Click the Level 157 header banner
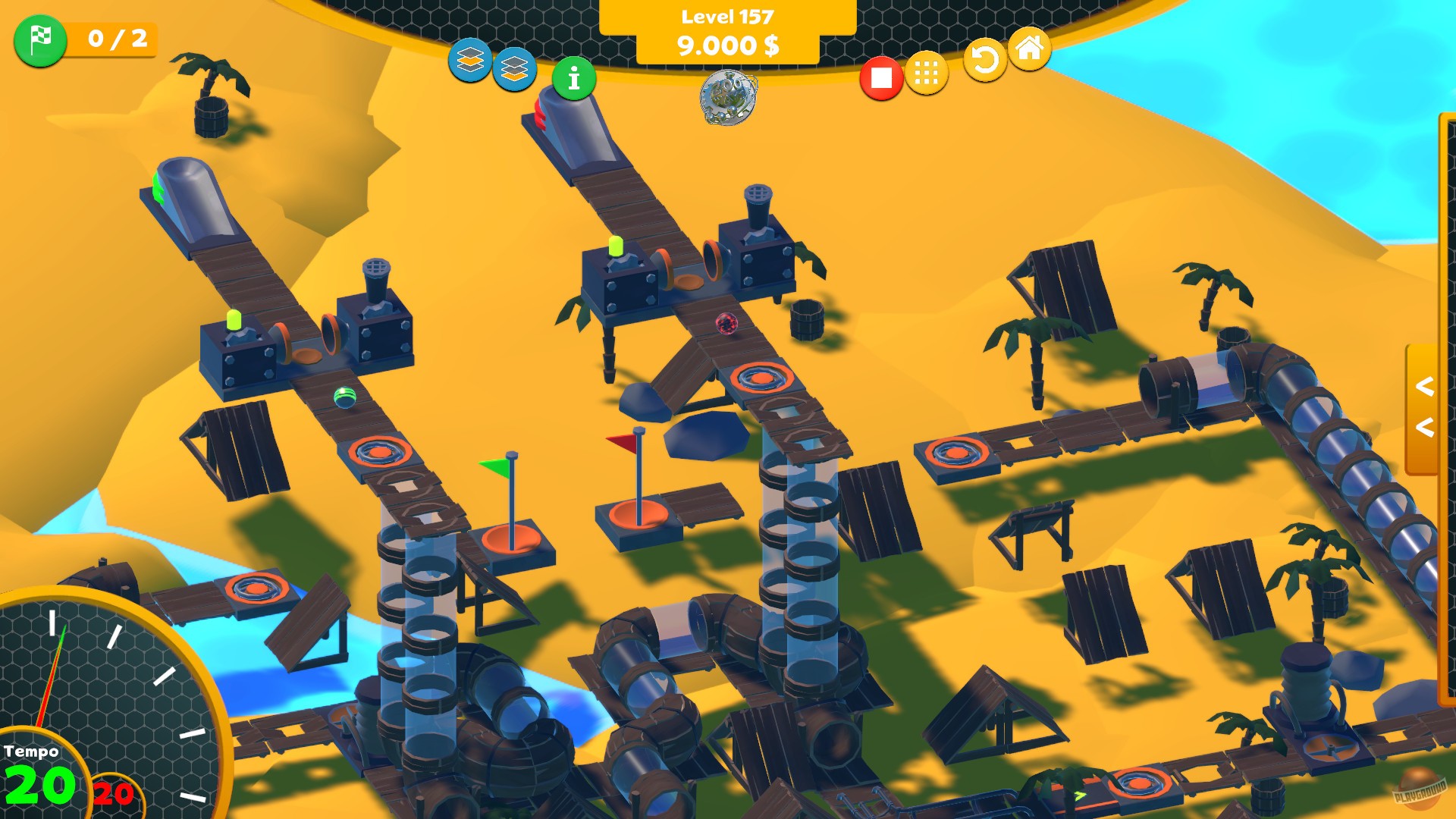1456x819 pixels. click(x=726, y=14)
